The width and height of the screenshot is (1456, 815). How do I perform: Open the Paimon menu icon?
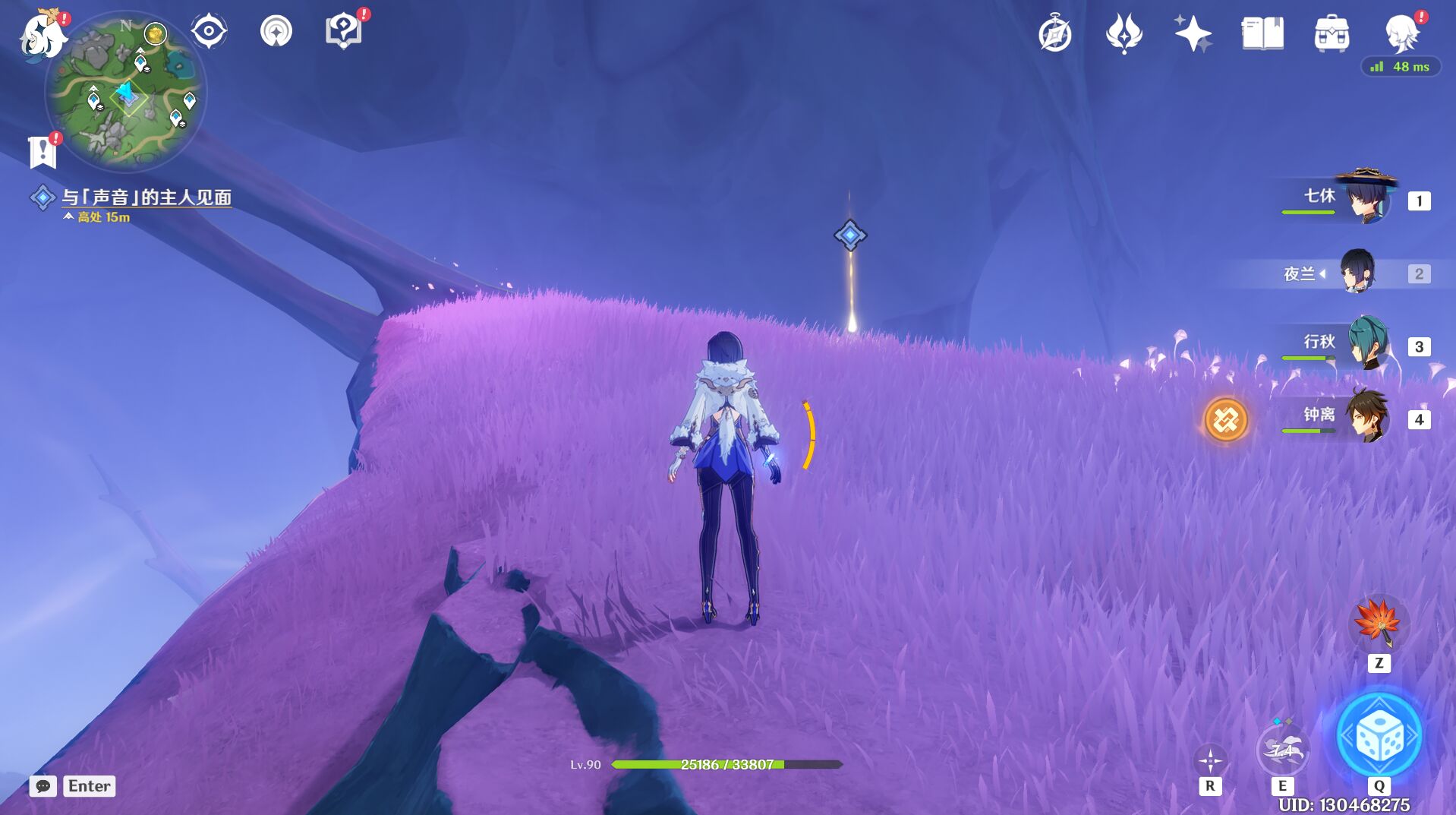point(42,36)
